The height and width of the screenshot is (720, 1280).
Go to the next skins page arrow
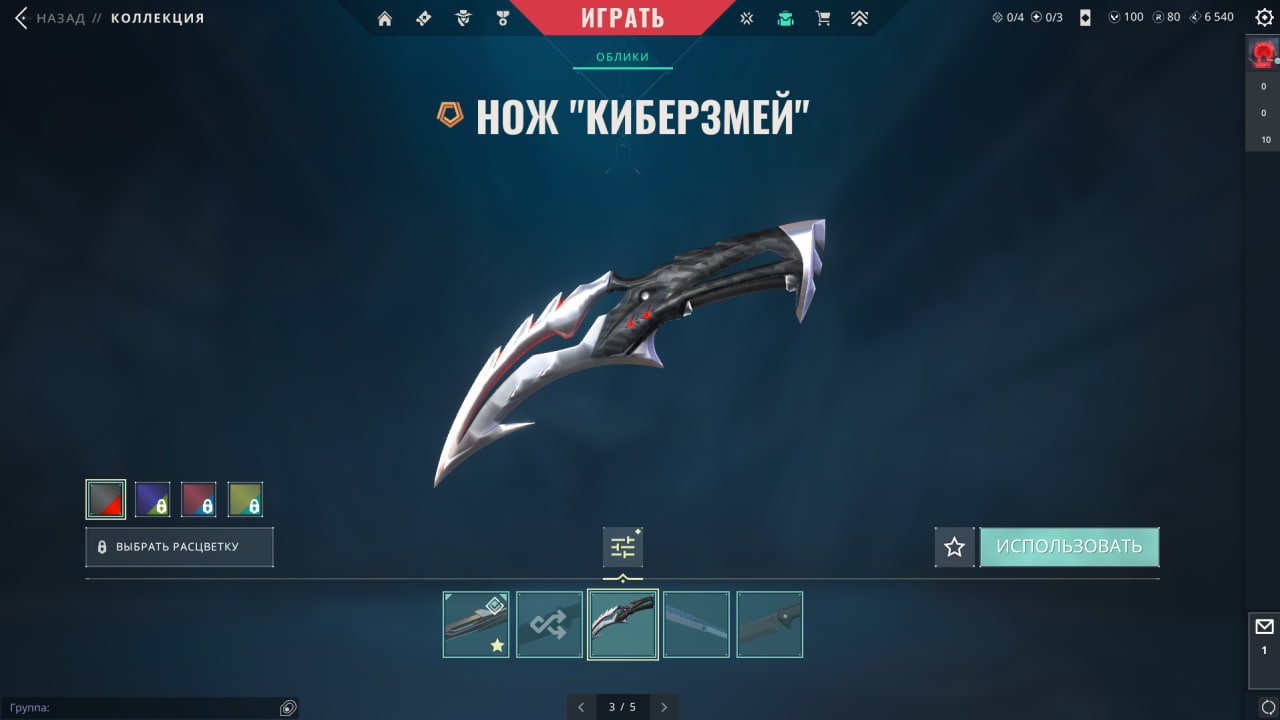(664, 706)
